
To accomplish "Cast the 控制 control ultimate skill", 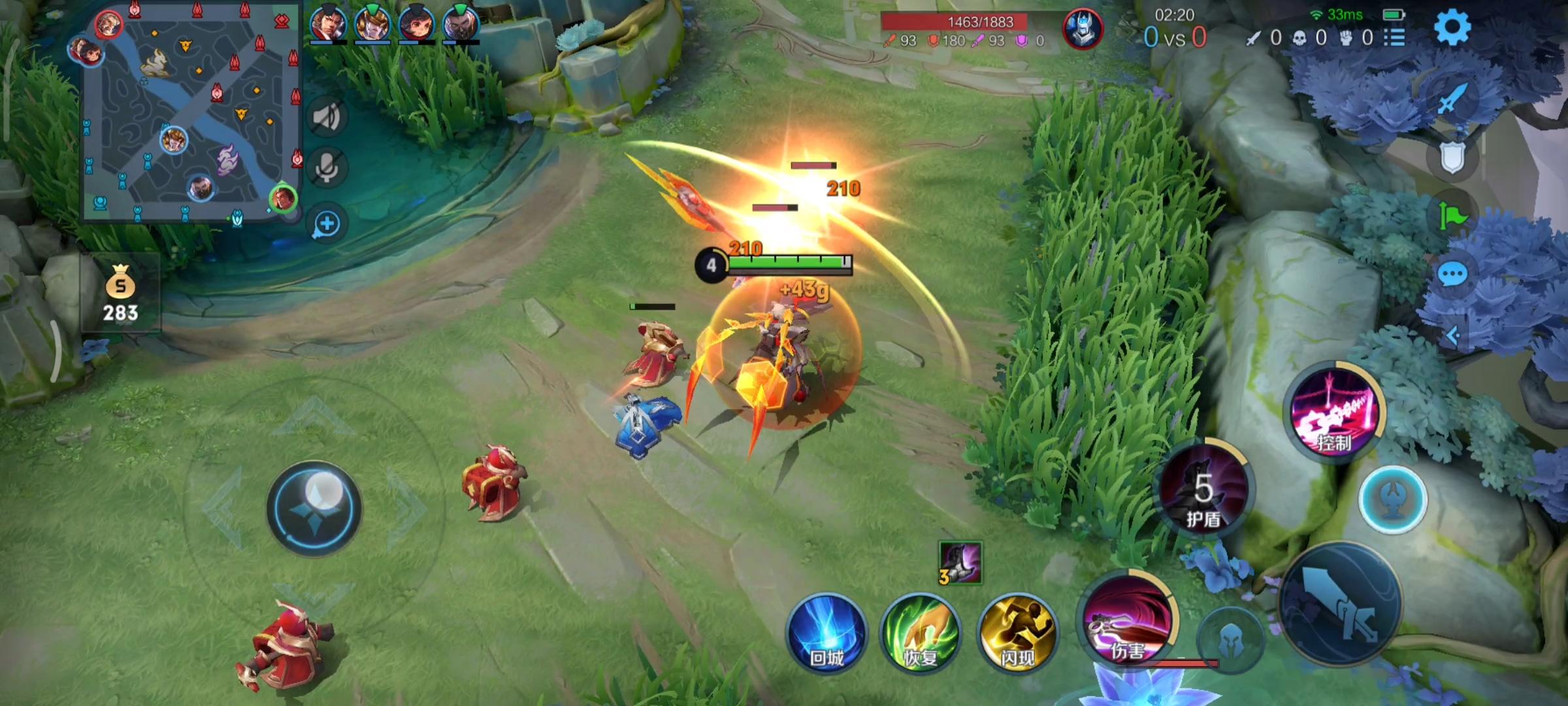I will [x=1335, y=413].
